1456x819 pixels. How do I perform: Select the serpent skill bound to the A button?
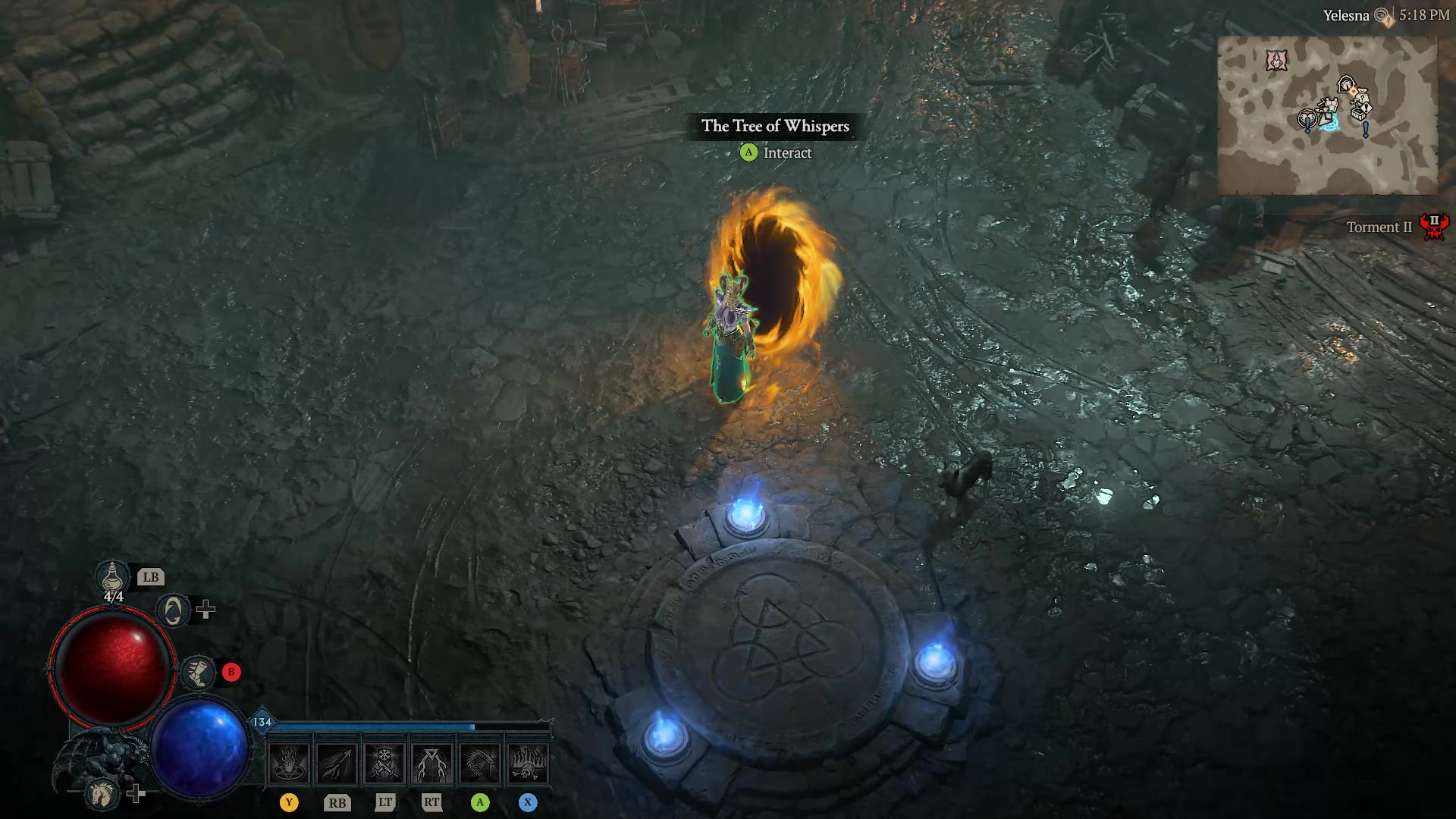[480, 764]
